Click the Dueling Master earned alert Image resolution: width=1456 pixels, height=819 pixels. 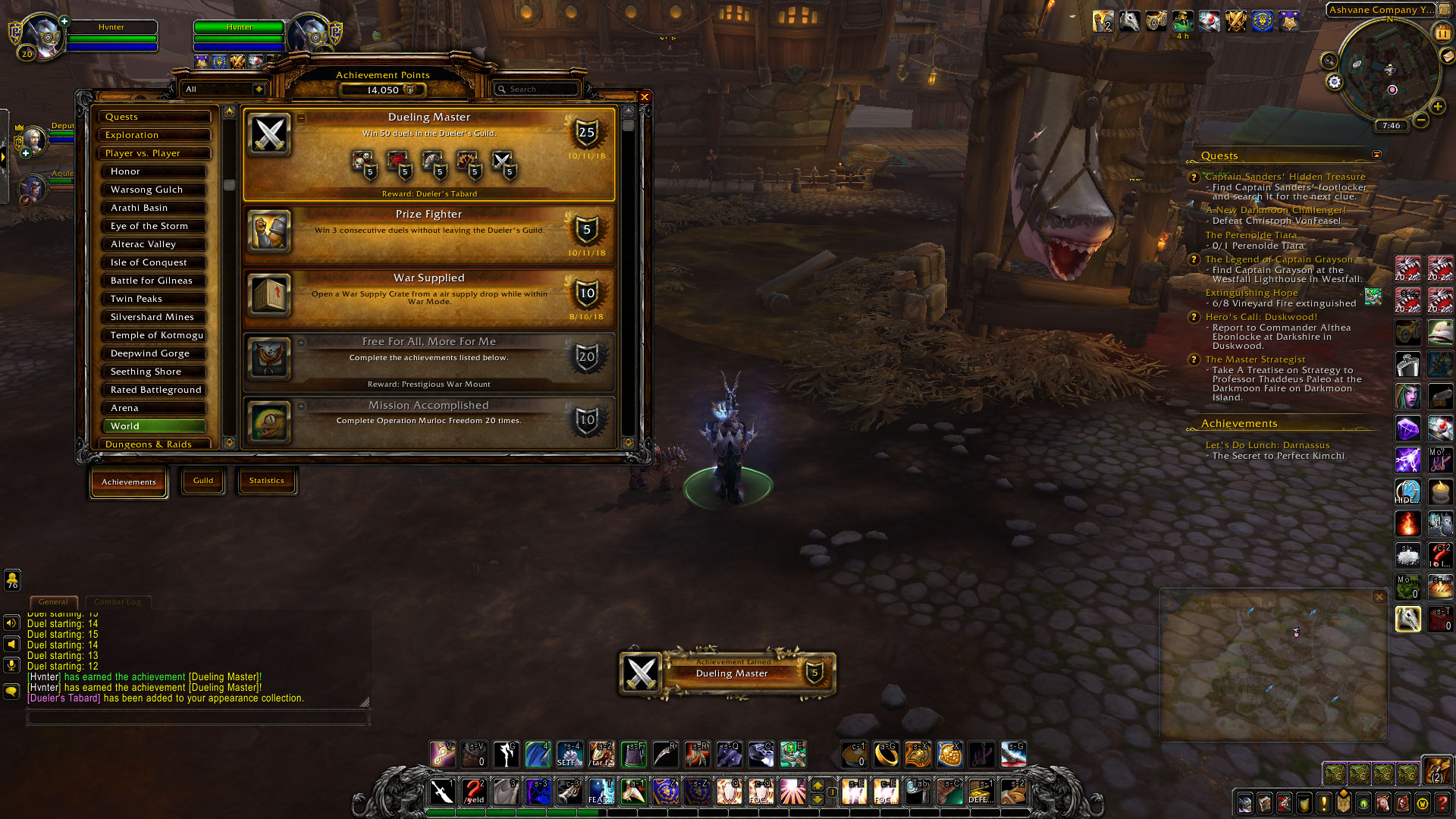[728, 673]
